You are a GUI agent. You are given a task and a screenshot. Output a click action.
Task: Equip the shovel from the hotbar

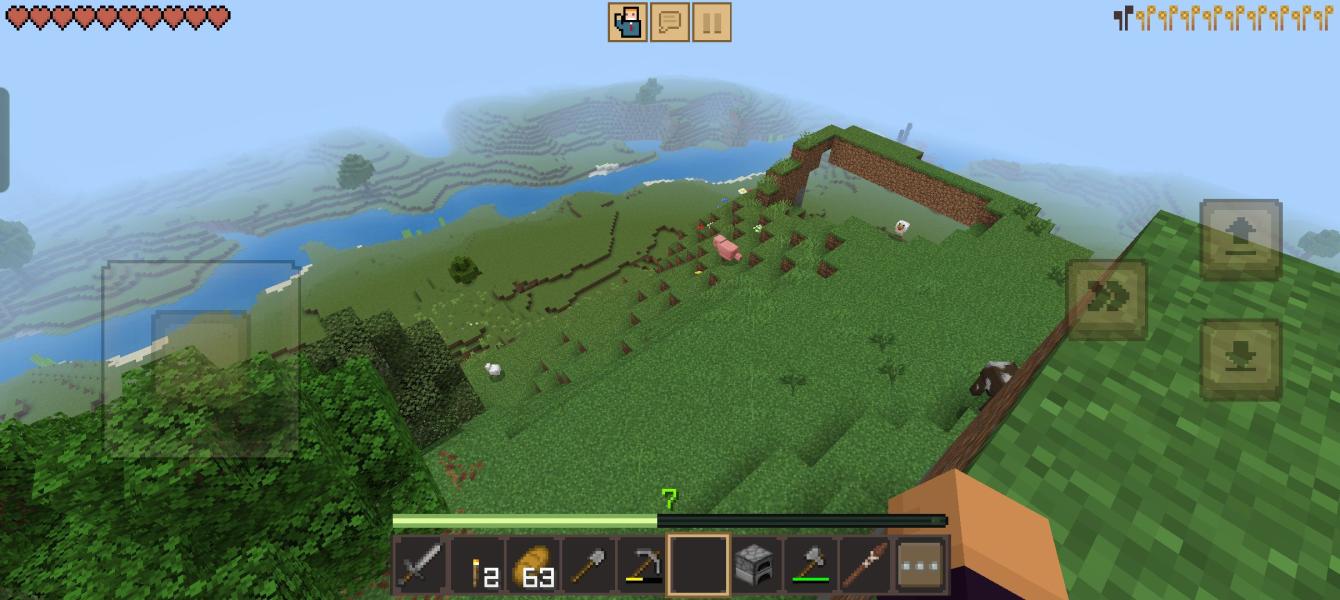click(x=587, y=565)
